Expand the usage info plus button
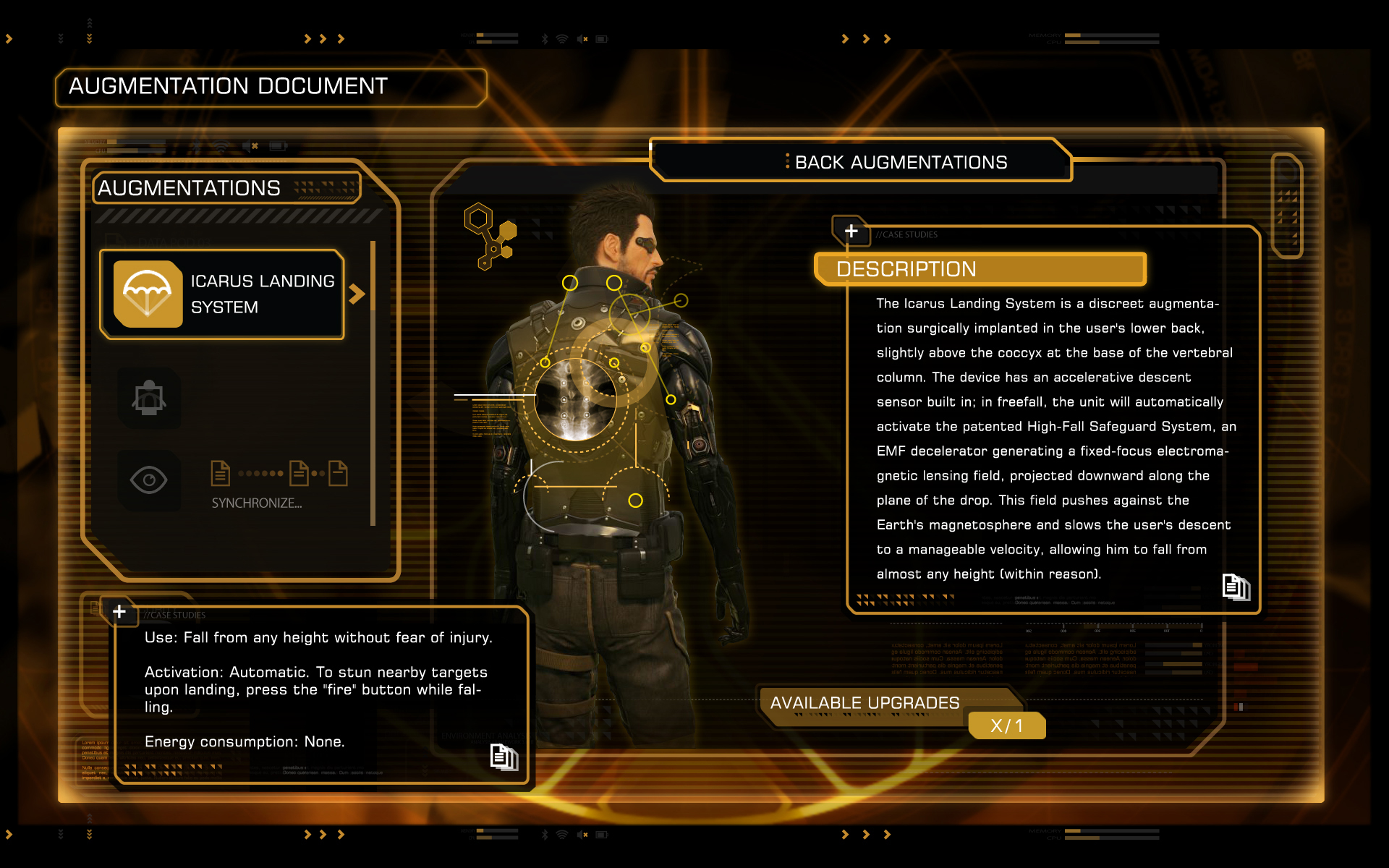This screenshot has height=868, width=1389. click(x=119, y=612)
